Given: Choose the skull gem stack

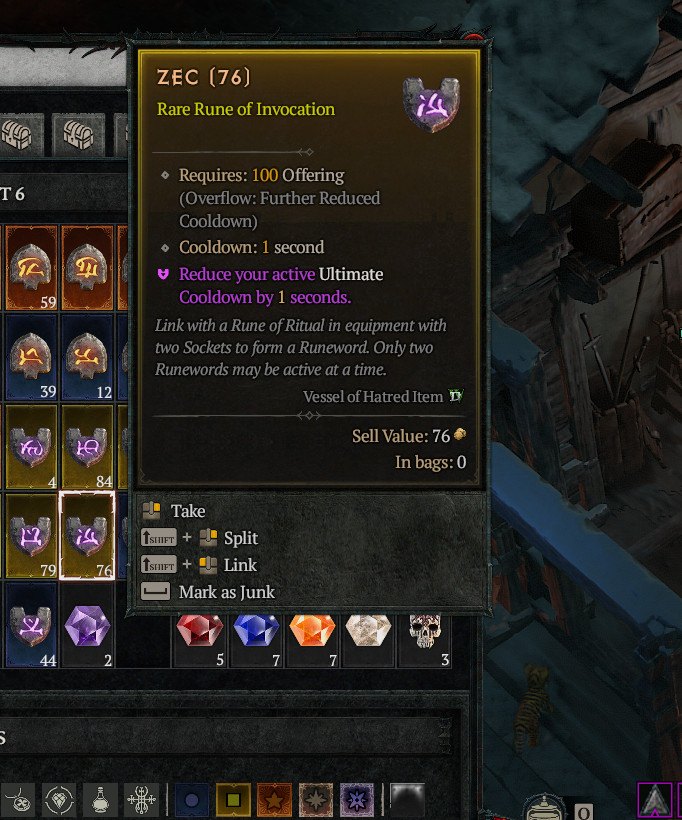Looking at the screenshot, I should 426,631.
